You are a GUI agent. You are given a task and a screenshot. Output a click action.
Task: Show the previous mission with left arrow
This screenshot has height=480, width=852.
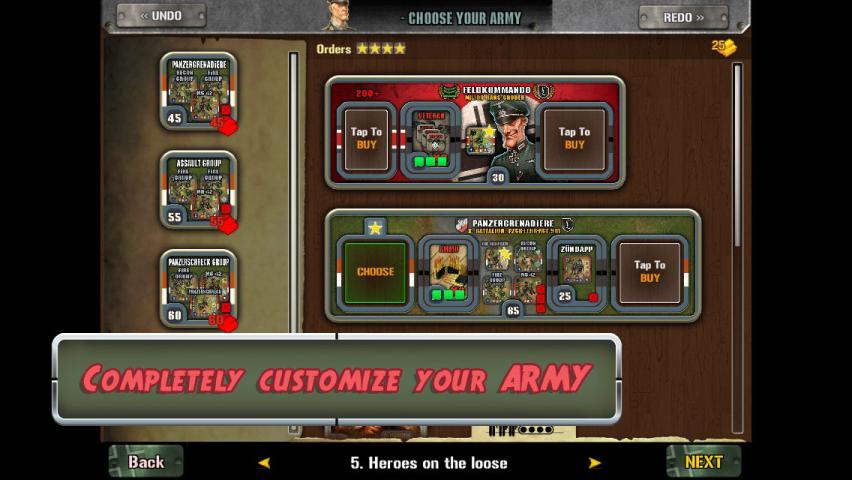(264, 463)
